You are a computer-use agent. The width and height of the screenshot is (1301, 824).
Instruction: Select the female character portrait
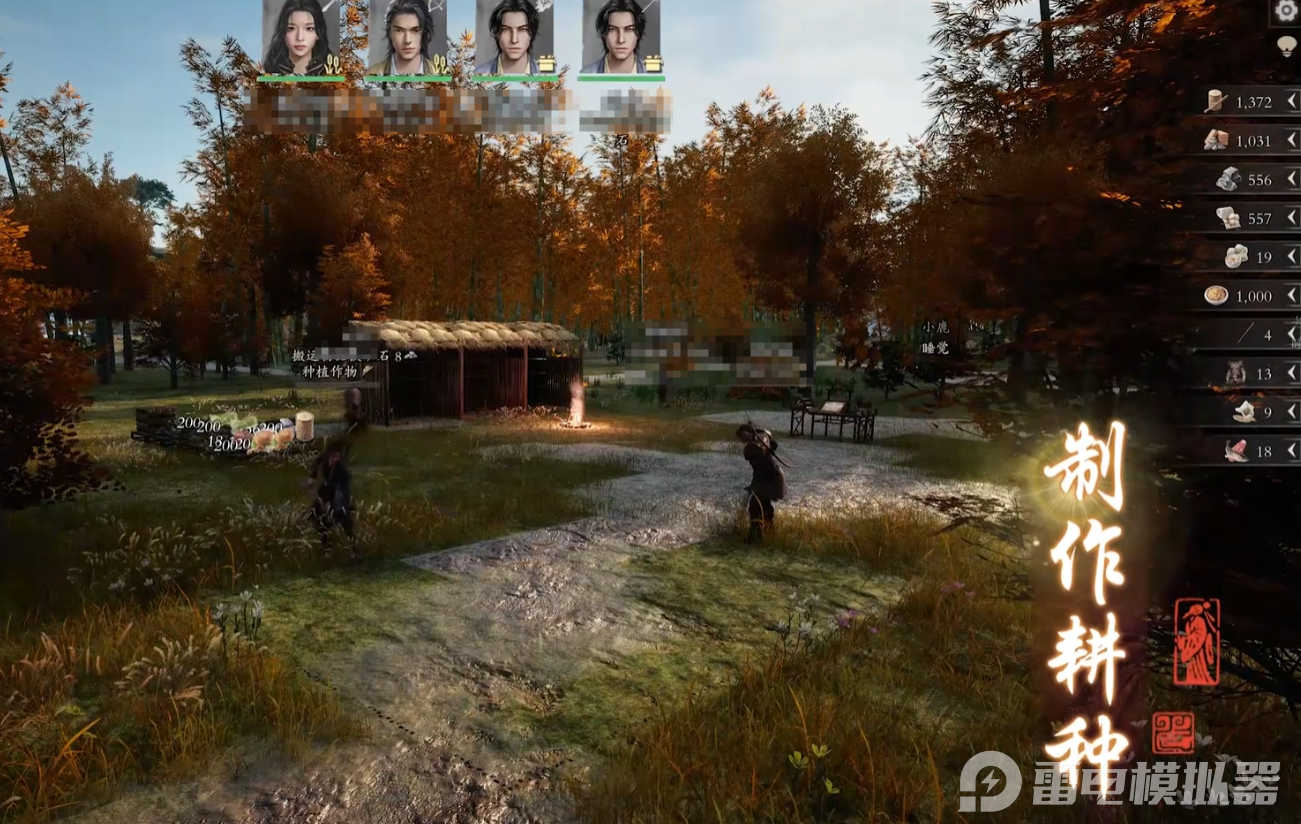[301, 36]
